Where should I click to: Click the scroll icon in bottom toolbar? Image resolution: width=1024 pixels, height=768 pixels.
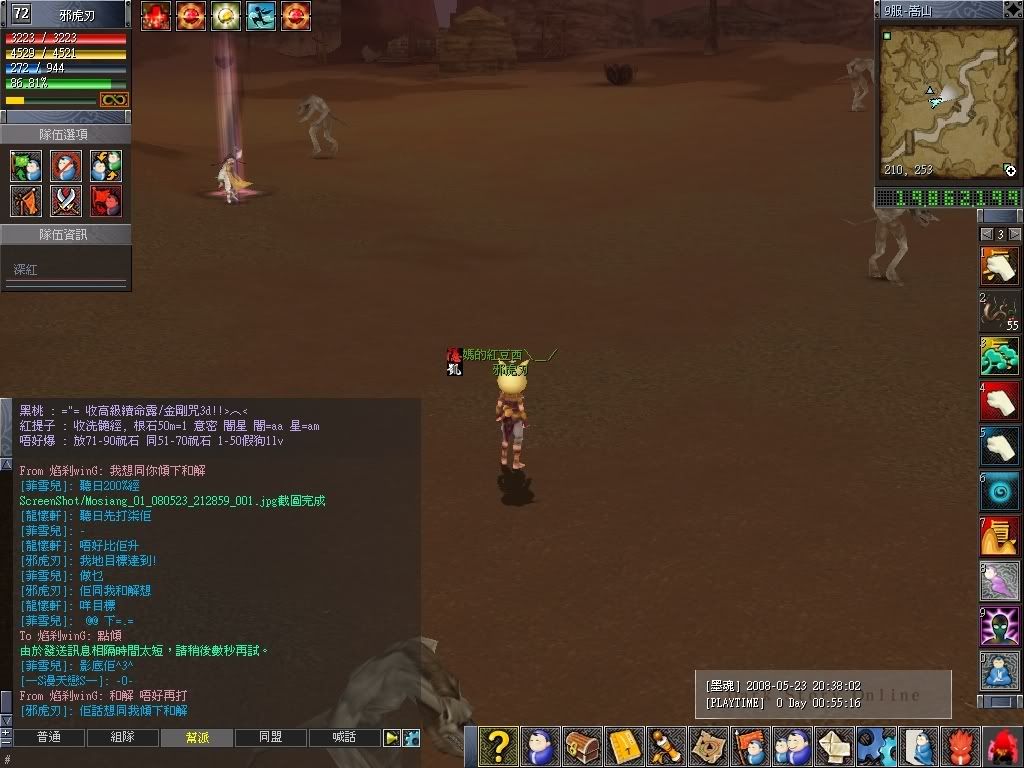point(667,747)
